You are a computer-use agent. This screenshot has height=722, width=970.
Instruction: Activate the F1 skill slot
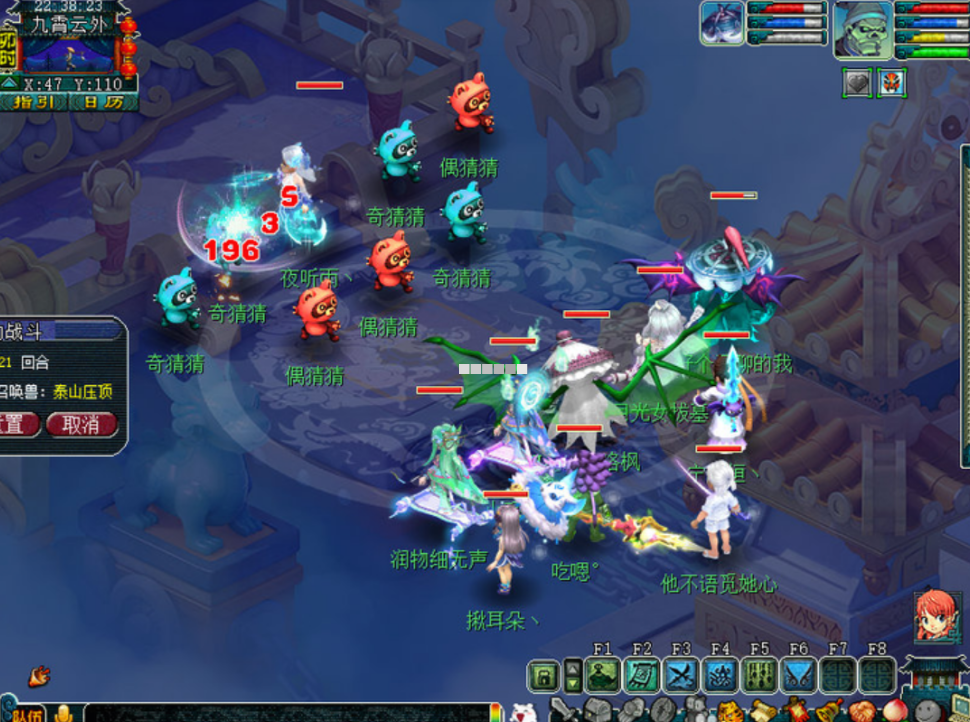602,676
